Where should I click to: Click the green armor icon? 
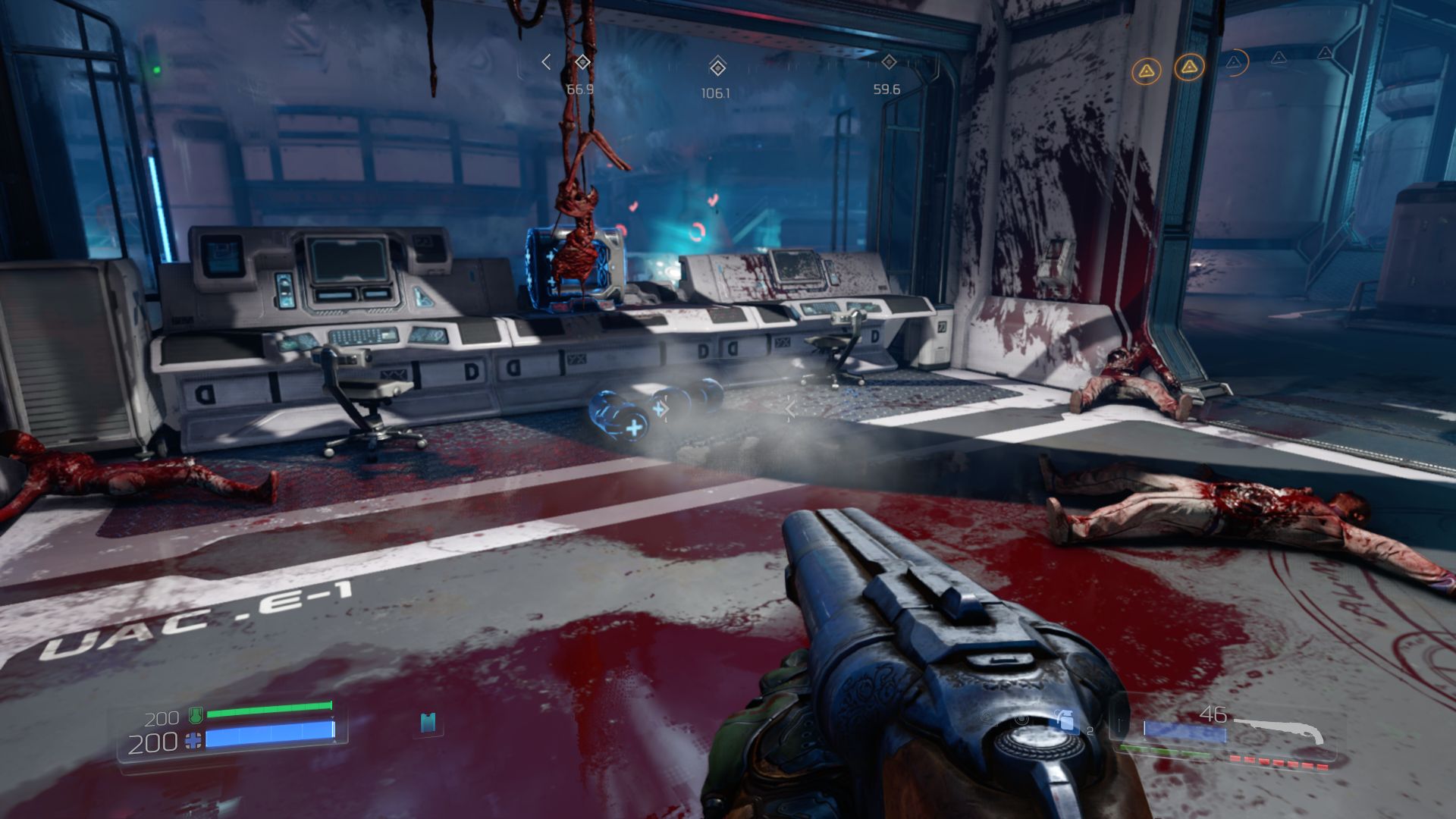pos(196,714)
